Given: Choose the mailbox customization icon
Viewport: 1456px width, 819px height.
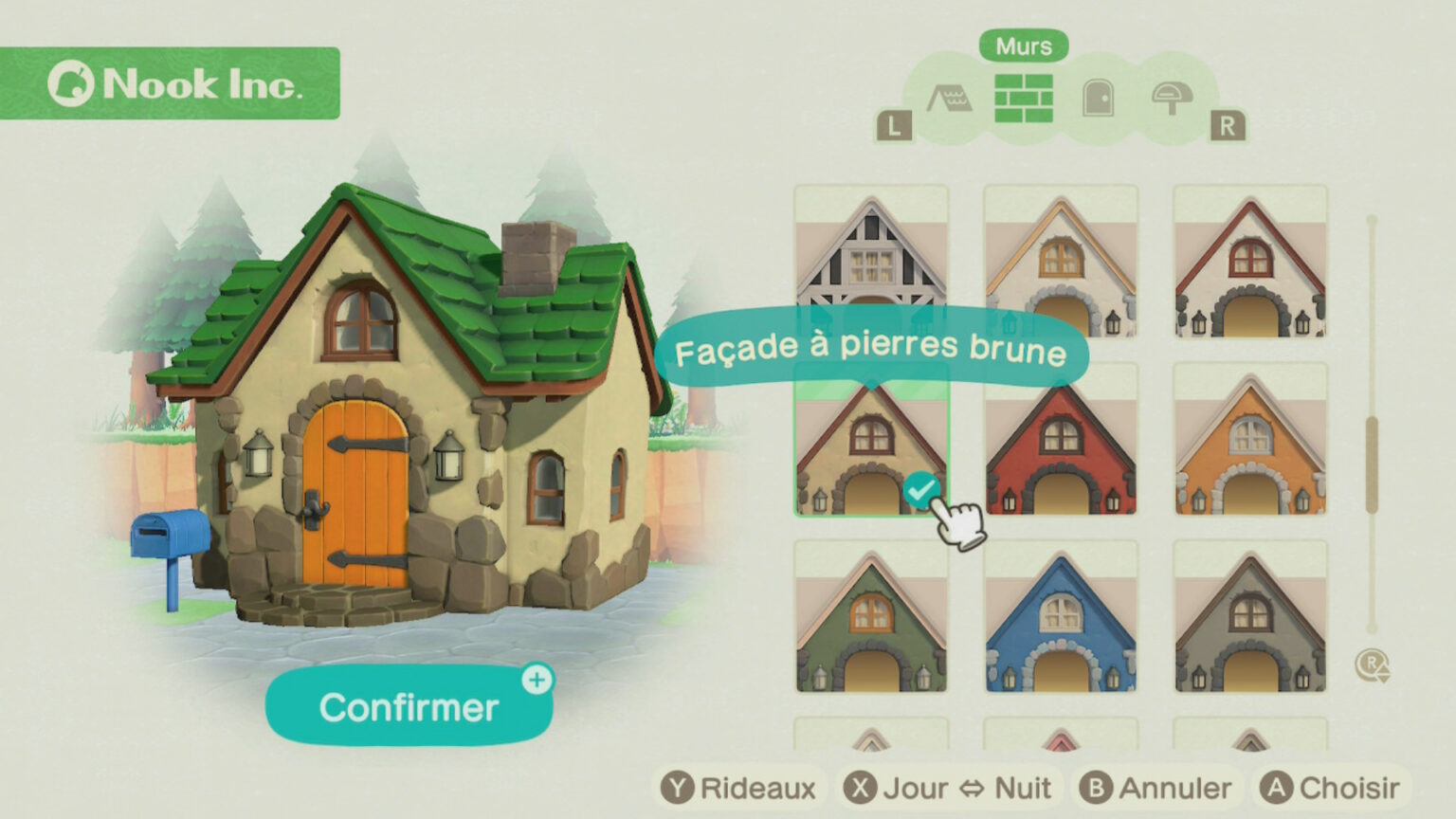Looking at the screenshot, I should click(x=1171, y=99).
